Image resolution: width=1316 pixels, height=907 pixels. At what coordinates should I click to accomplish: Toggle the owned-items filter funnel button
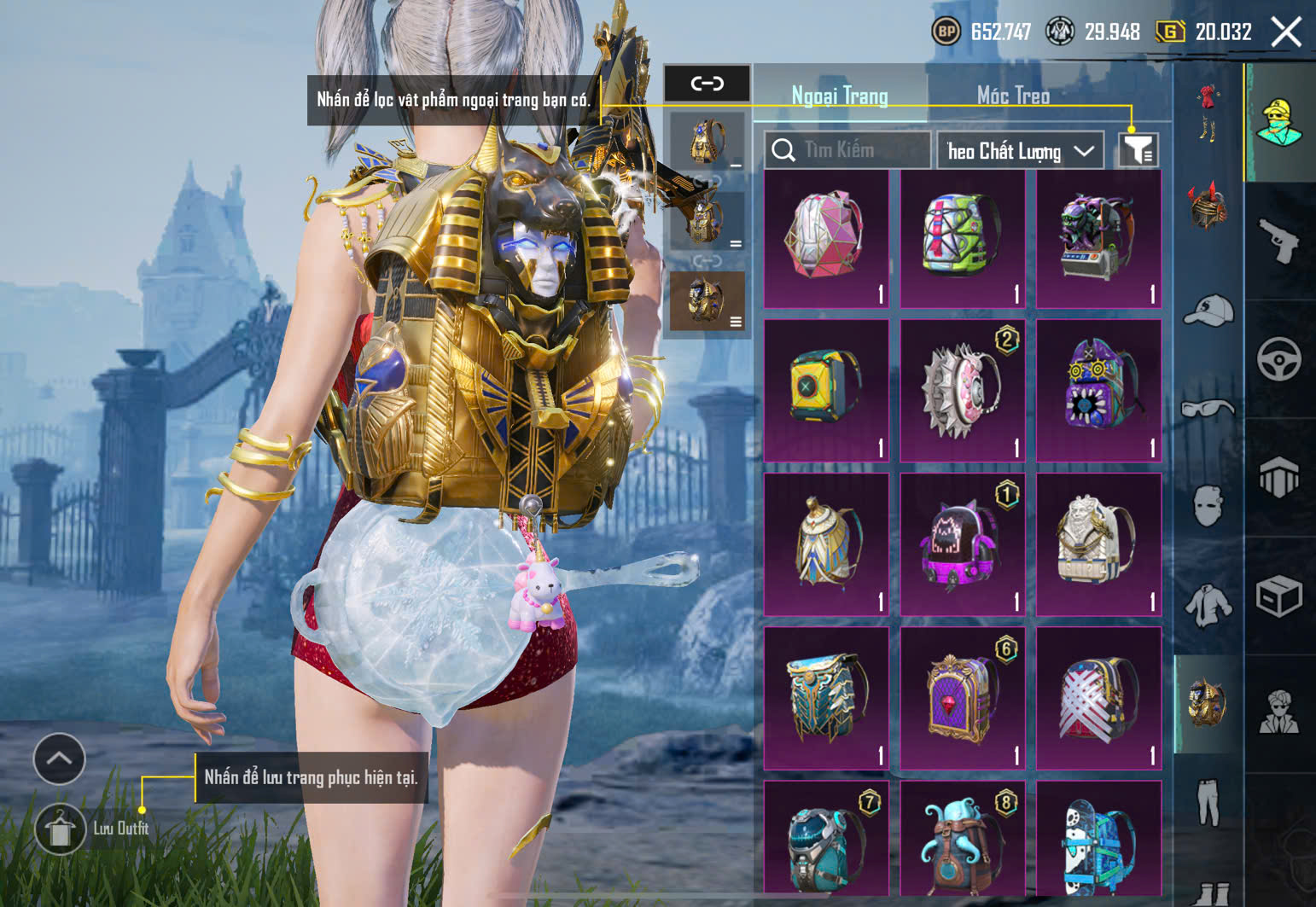[x=1138, y=150]
